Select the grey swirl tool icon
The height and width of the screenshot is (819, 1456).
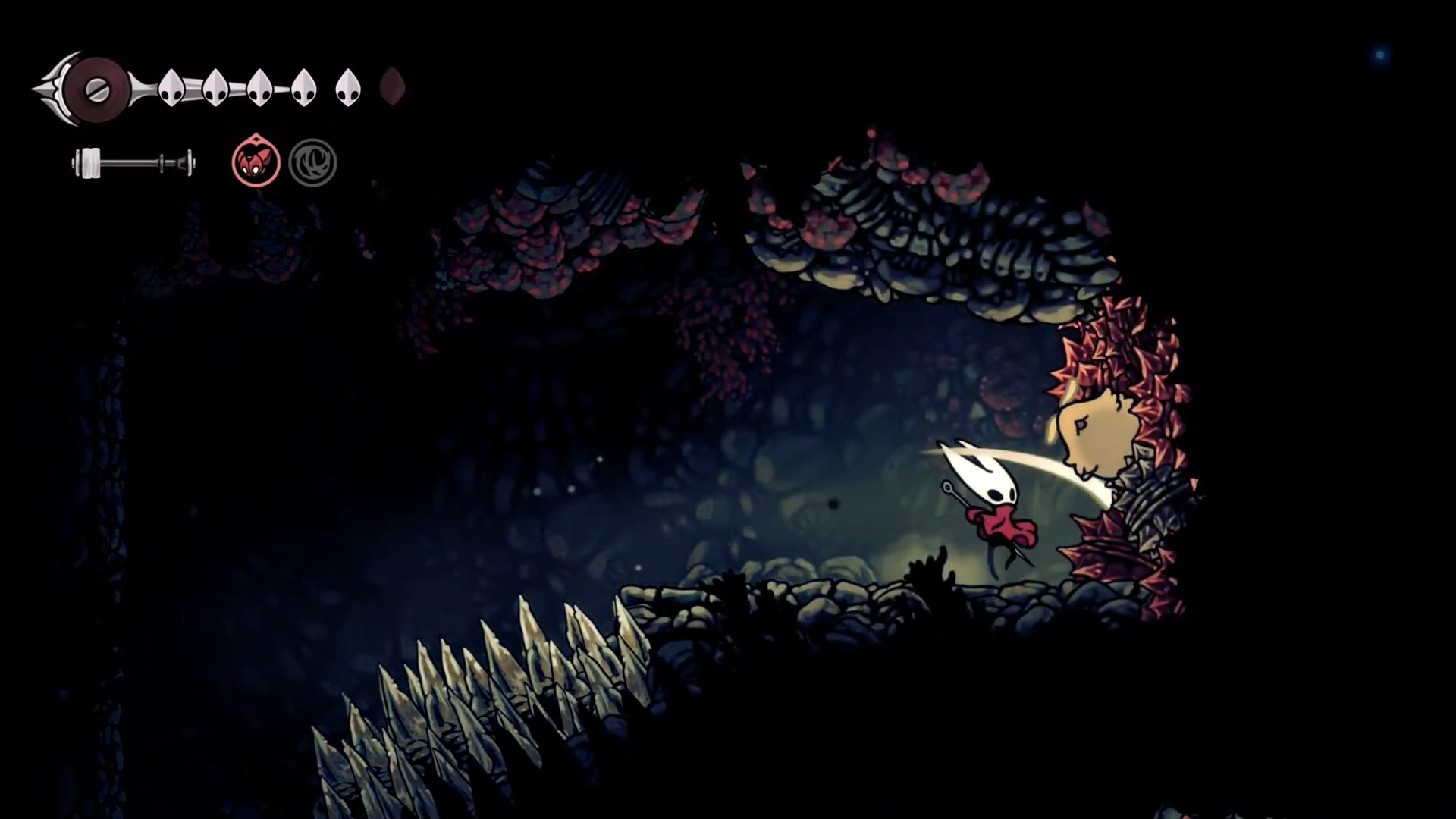312,162
